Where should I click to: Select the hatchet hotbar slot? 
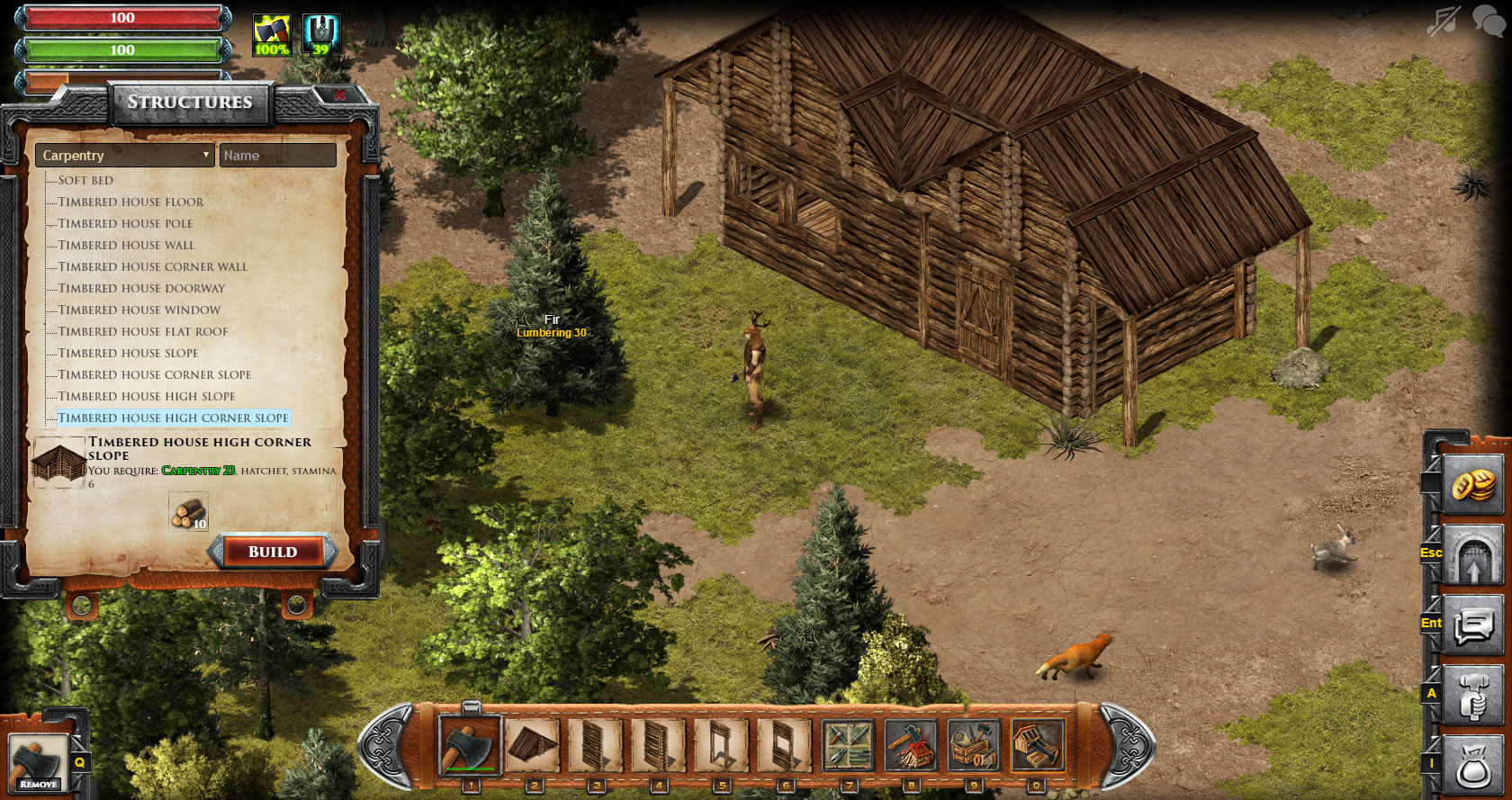(x=470, y=745)
